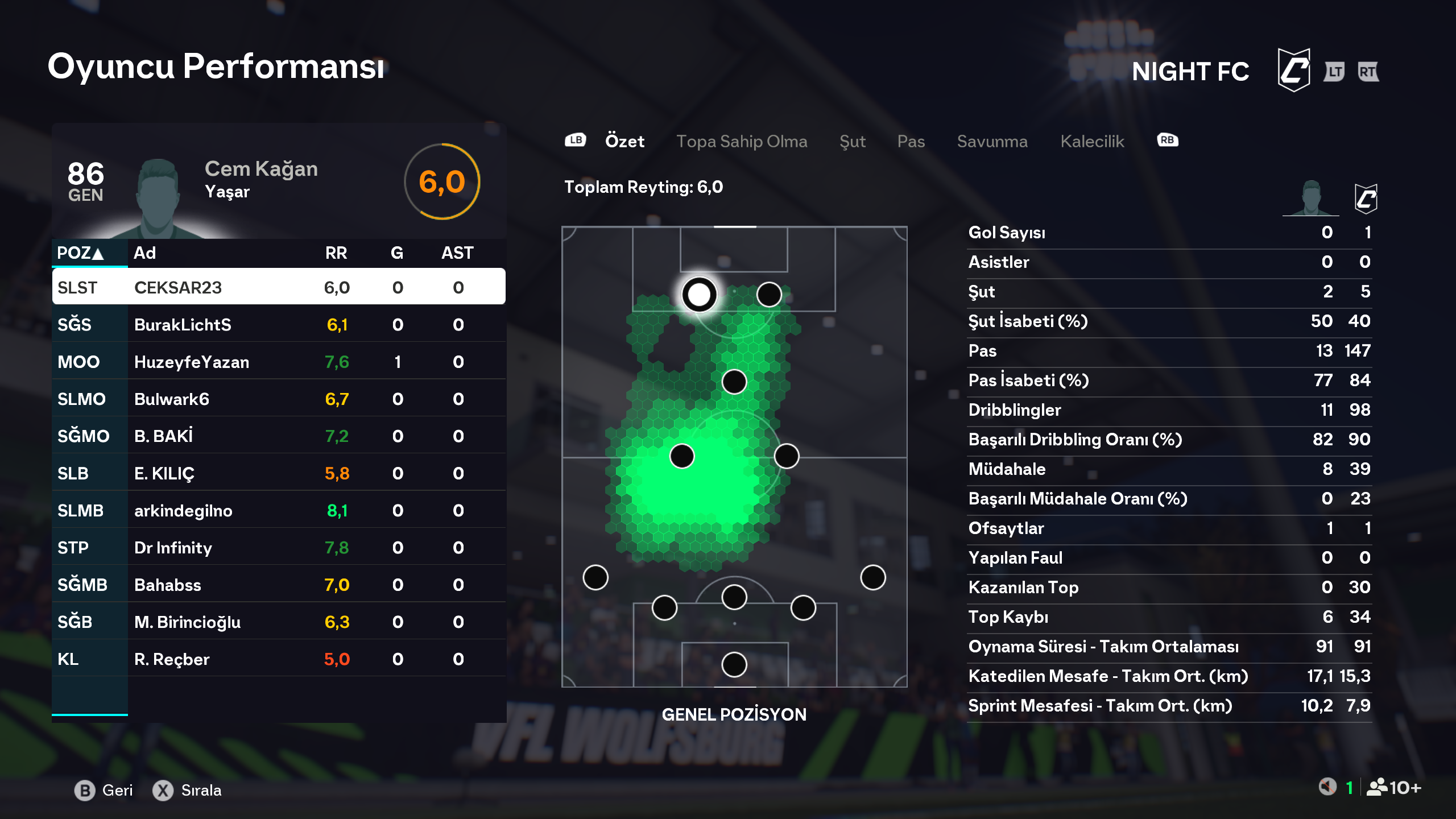Select player row BurakLichtS
Screen dimensions: 1456x819
(279, 325)
